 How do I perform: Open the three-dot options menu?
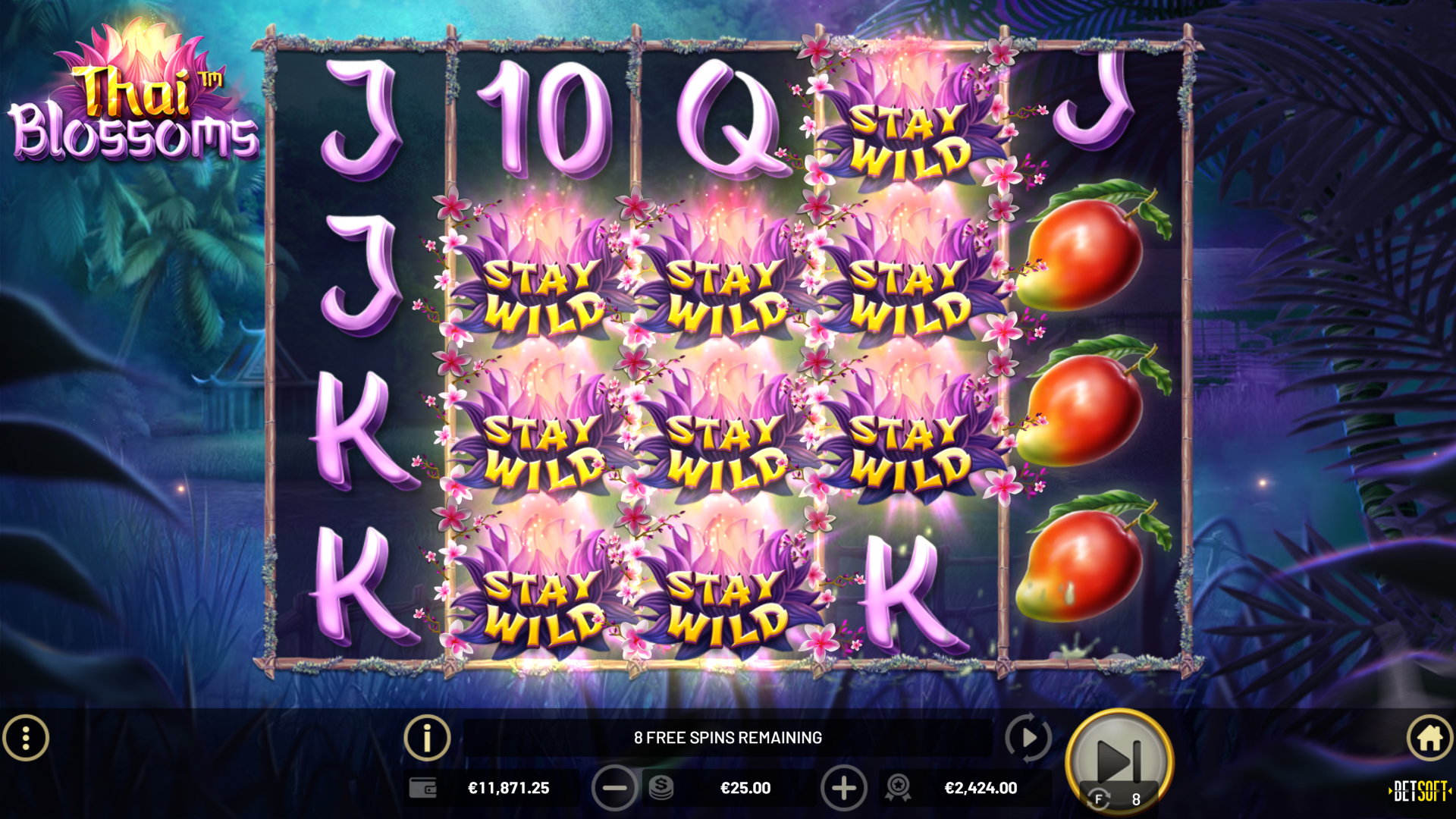coord(26,738)
